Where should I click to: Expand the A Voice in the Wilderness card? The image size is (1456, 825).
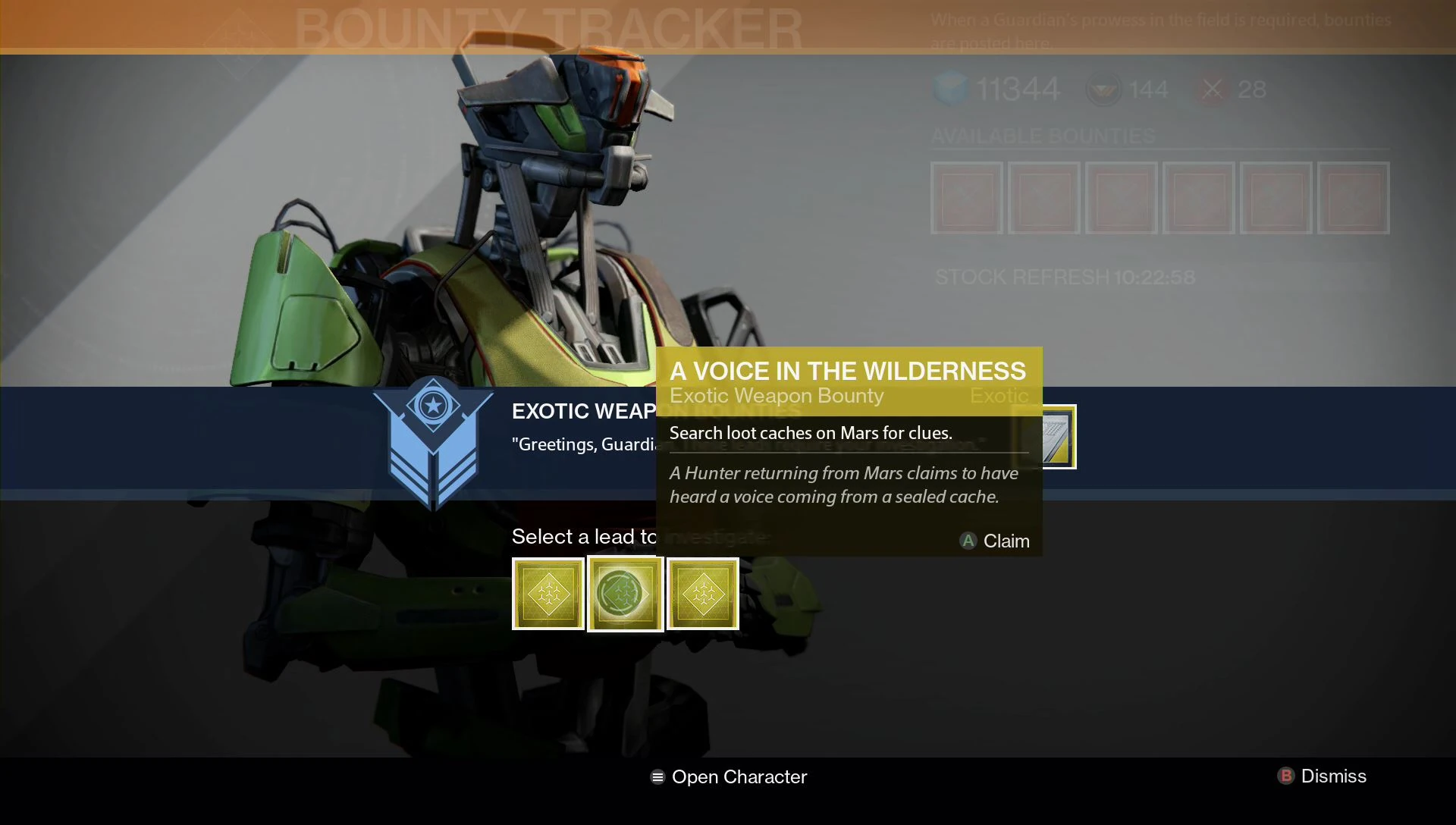point(849,372)
